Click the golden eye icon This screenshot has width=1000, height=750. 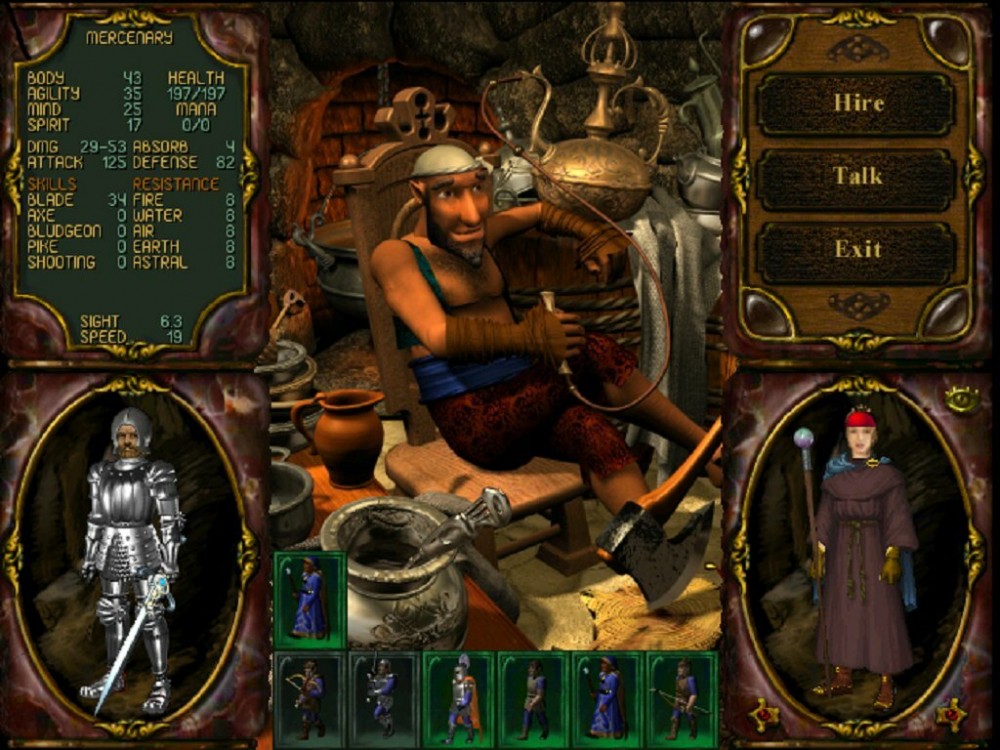coord(960,398)
